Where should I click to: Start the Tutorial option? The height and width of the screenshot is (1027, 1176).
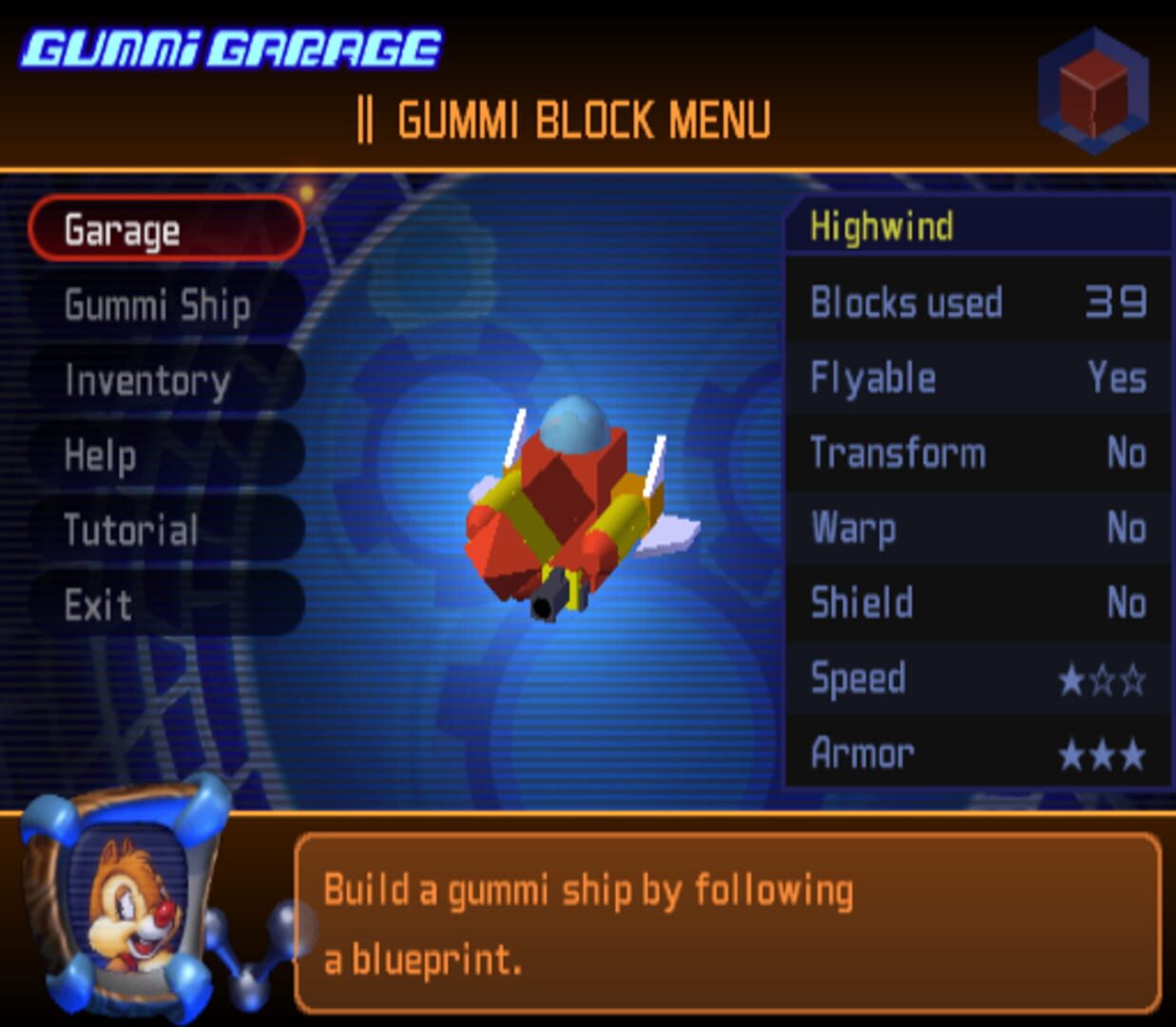[165, 530]
